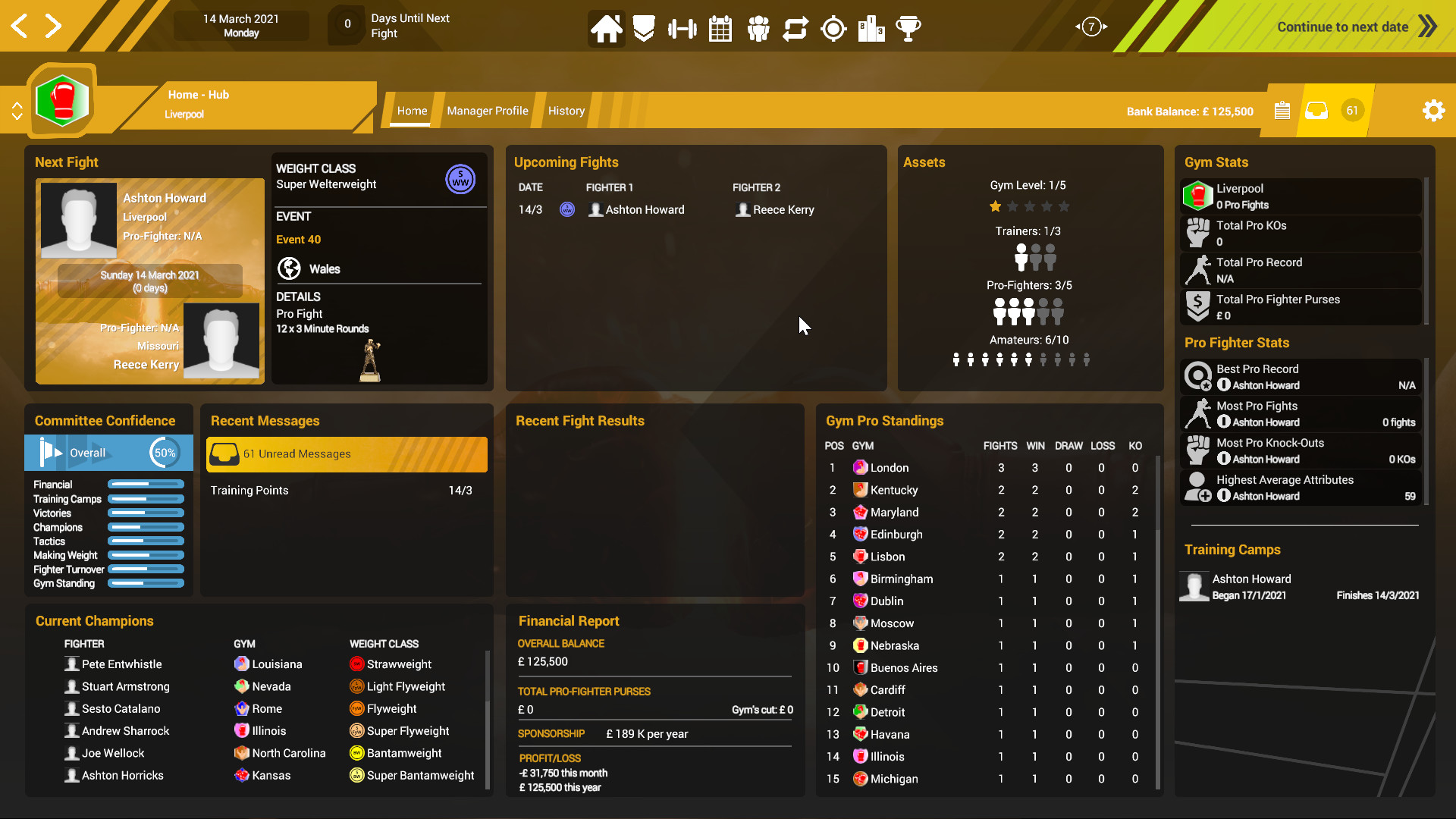The width and height of the screenshot is (1456, 819).
Task: Open training with the dumbbell icon
Action: pyautogui.click(x=682, y=28)
